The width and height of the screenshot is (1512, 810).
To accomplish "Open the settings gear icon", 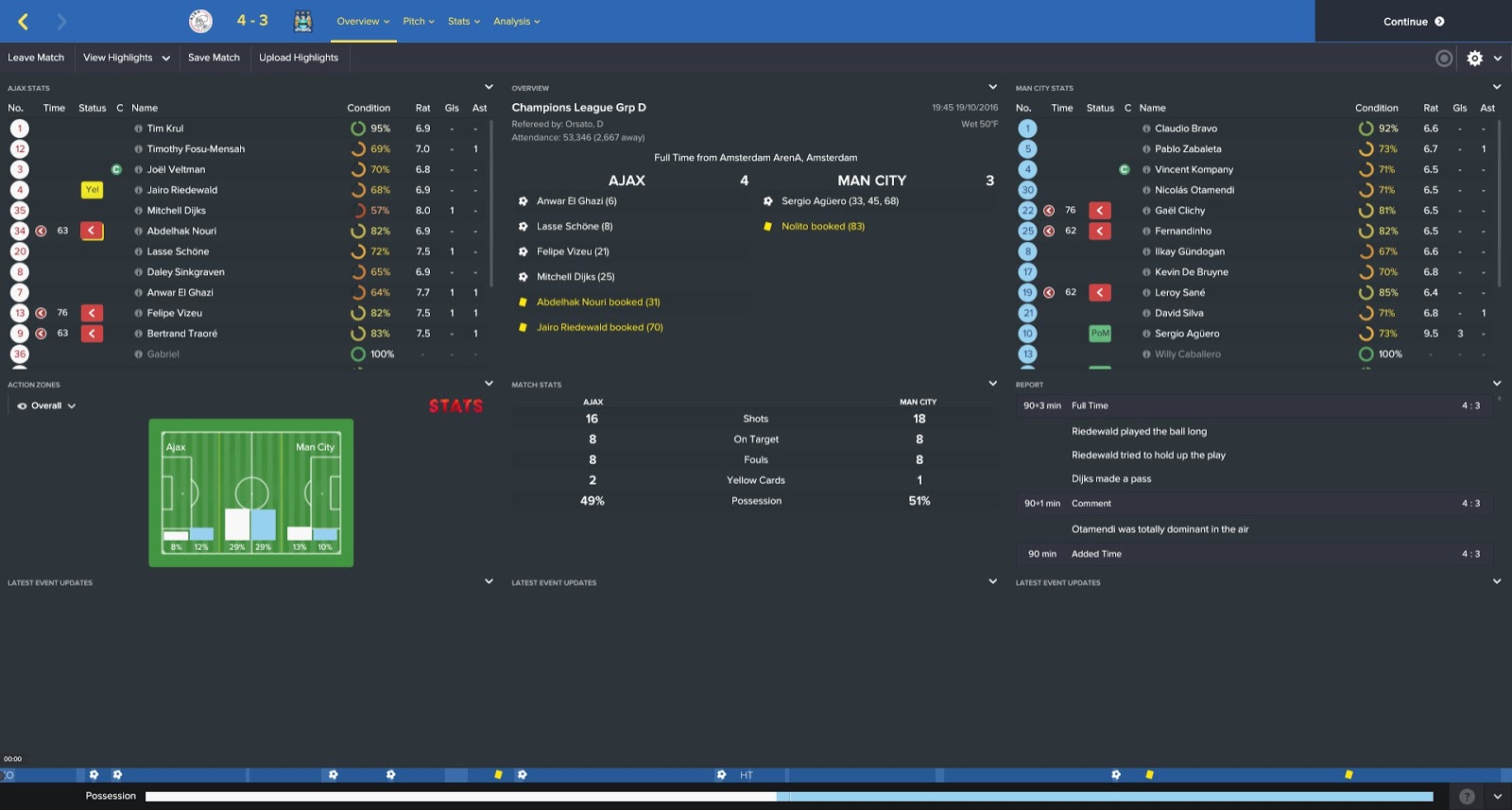I will [x=1474, y=58].
